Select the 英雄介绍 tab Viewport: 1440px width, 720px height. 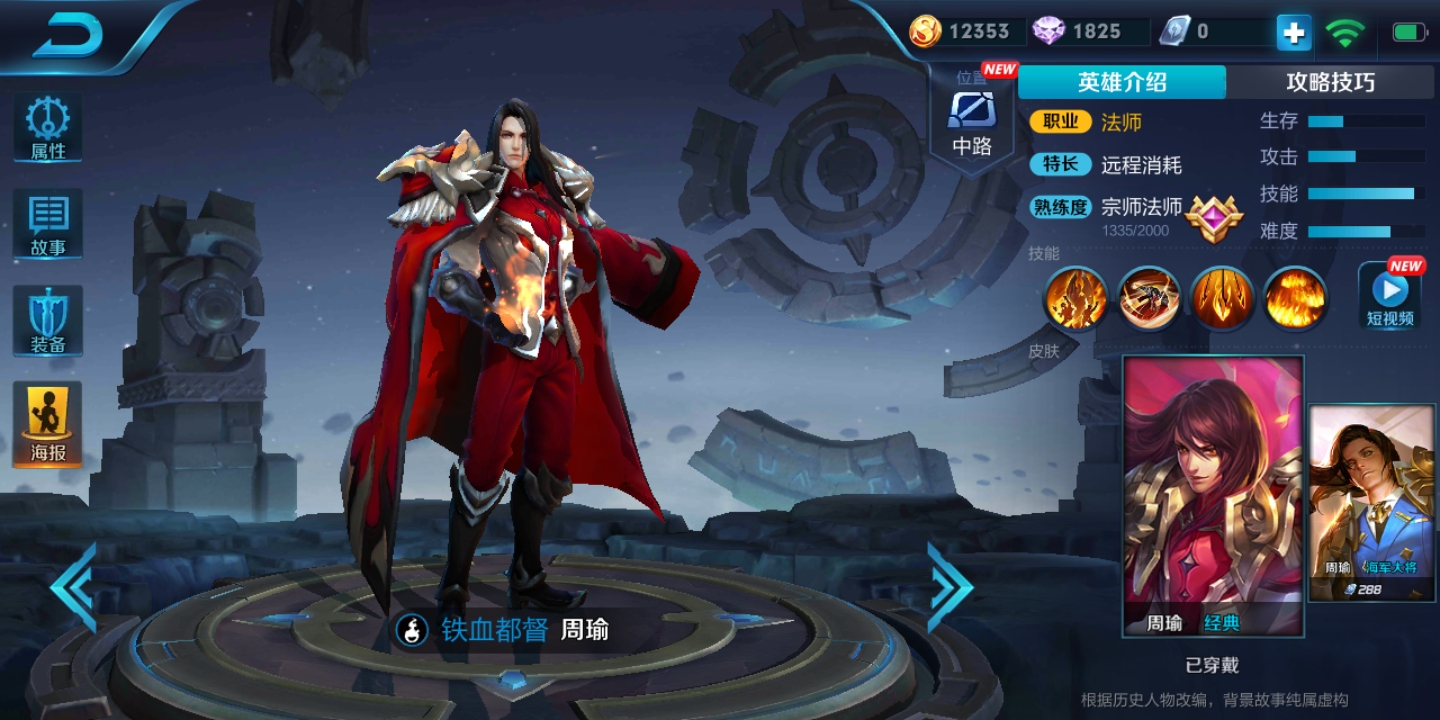(x=1121, y=82)
